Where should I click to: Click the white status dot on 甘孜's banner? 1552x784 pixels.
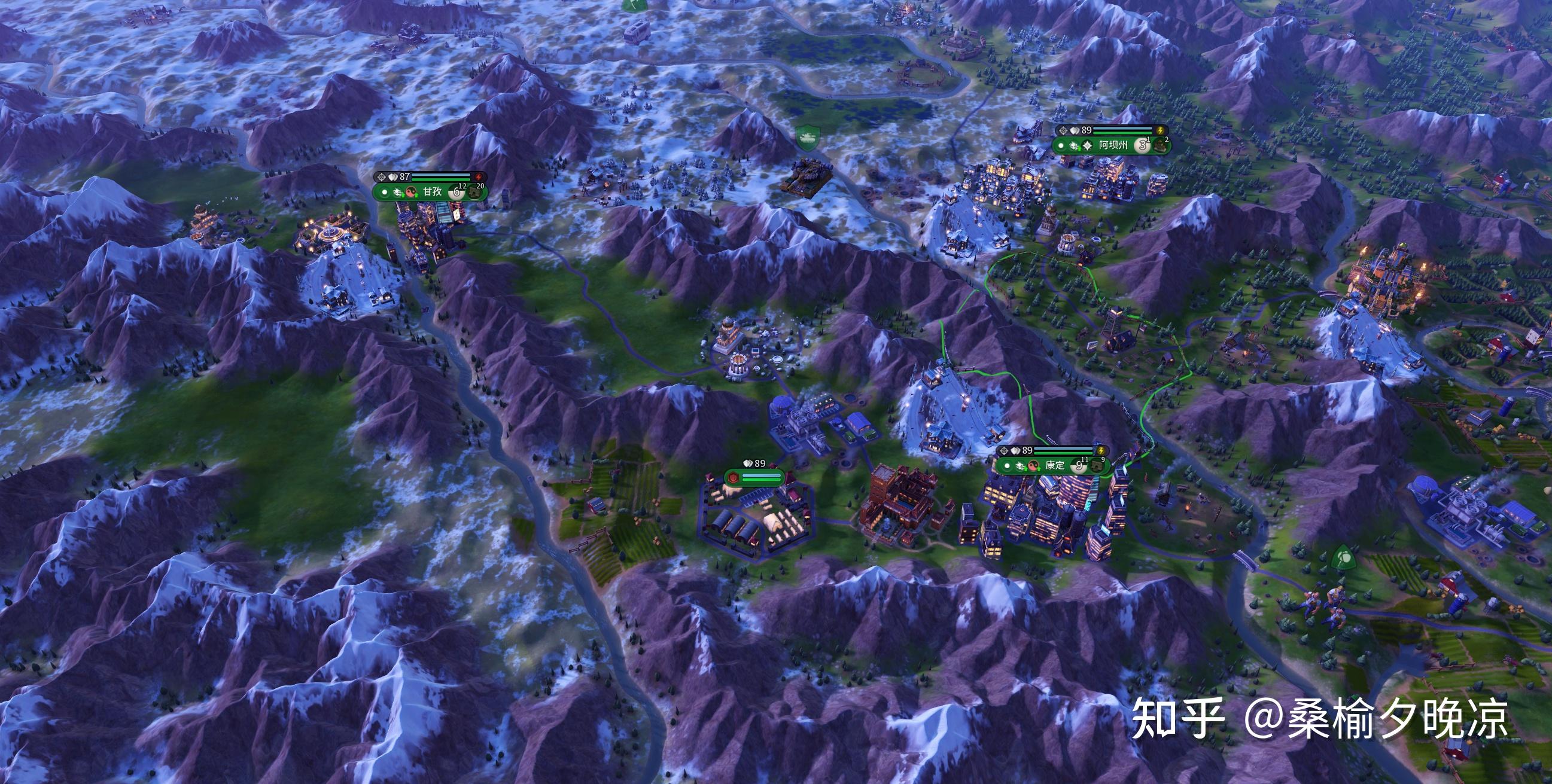coord(385,193)
